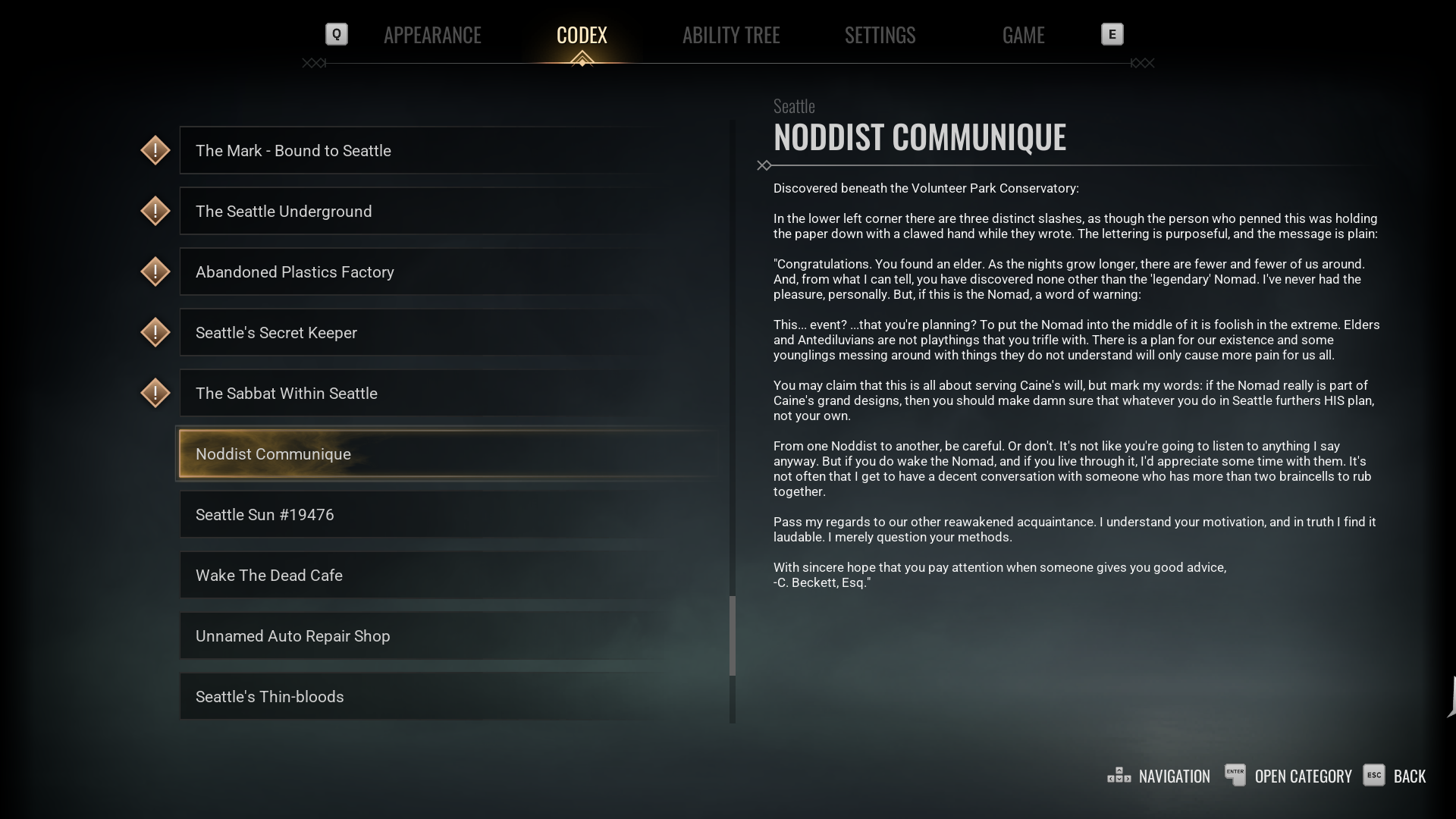Image resolution: width=1456 pixels, height=819 pixels.
Task: Open Seattle's Secret Keeper entry
Action: [x=447, y=333]
